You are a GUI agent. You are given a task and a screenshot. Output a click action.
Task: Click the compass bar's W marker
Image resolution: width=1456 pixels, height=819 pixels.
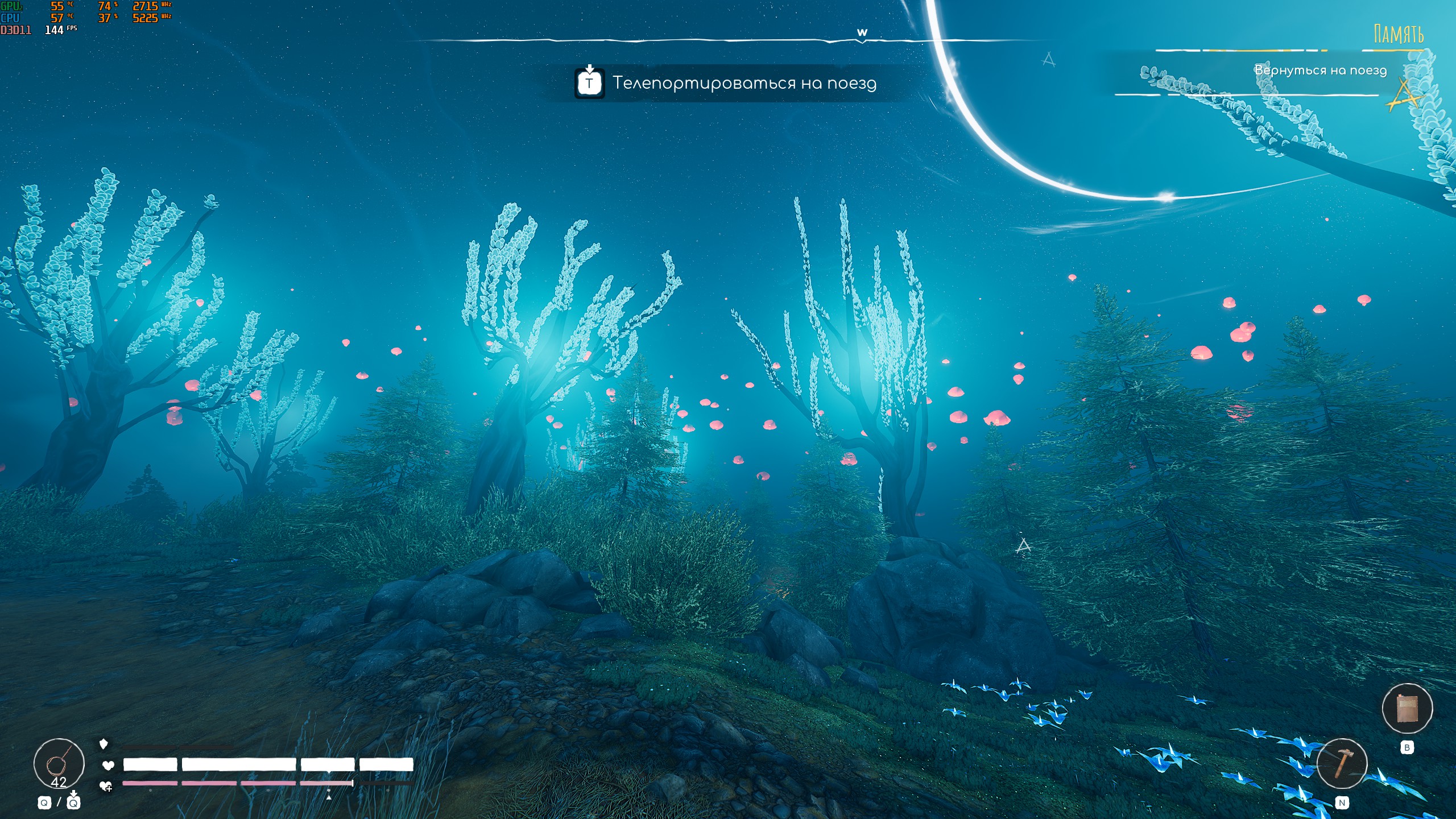tap(862, 33)
